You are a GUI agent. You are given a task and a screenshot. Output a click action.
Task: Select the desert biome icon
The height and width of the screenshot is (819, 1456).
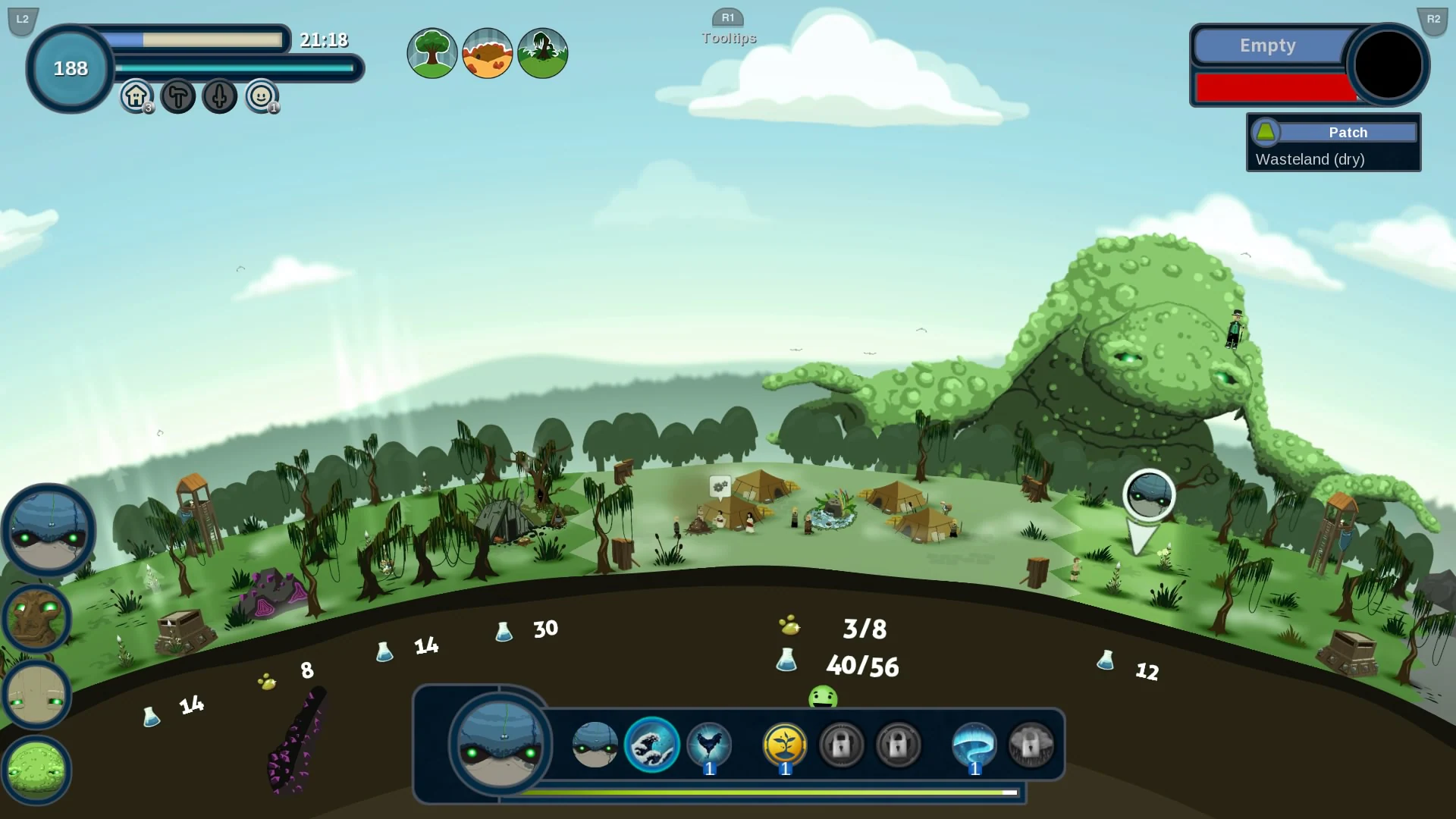tap(488, 53)
